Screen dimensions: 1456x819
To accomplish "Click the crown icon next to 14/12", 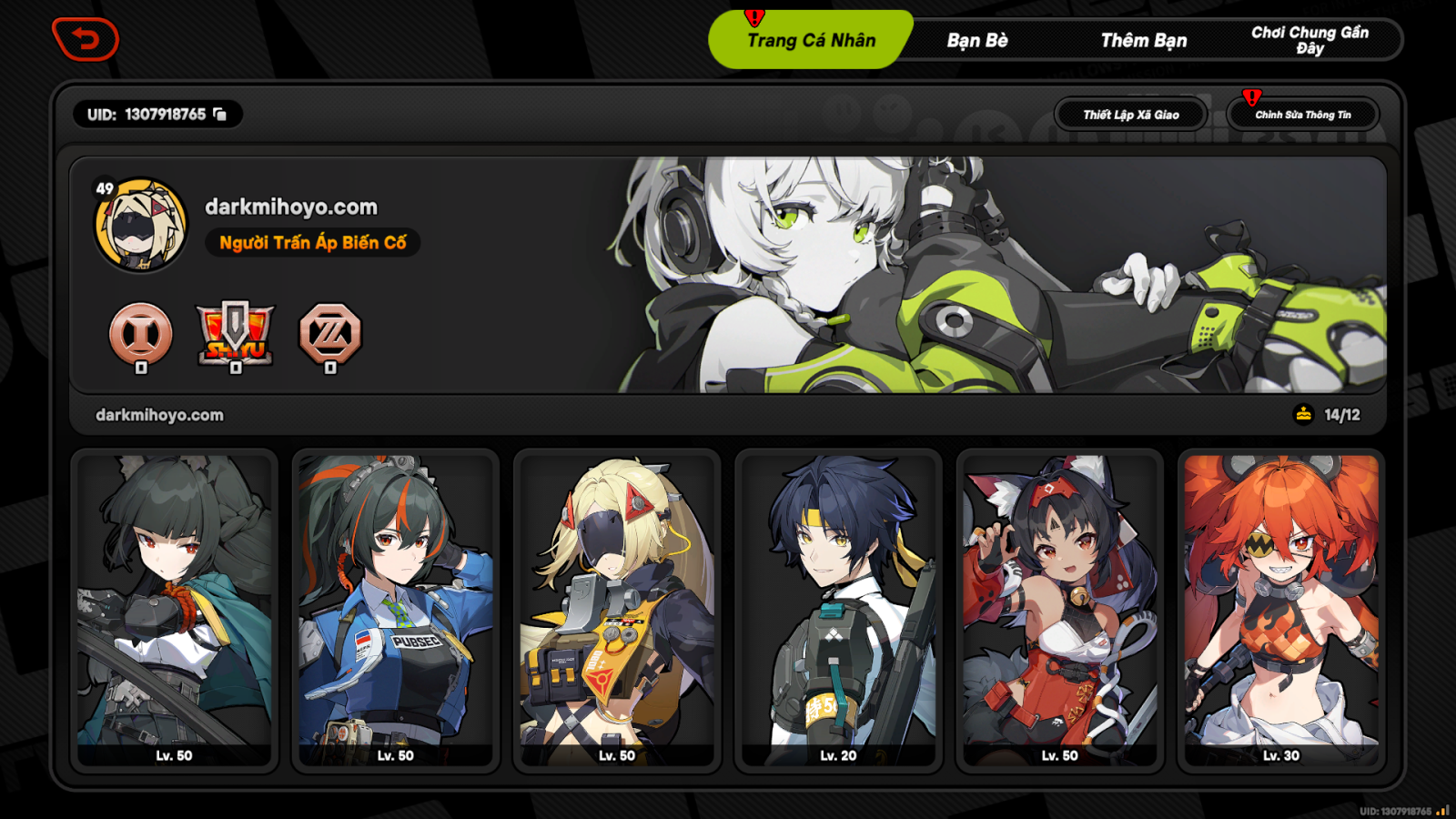I will tap(1303, 413).
